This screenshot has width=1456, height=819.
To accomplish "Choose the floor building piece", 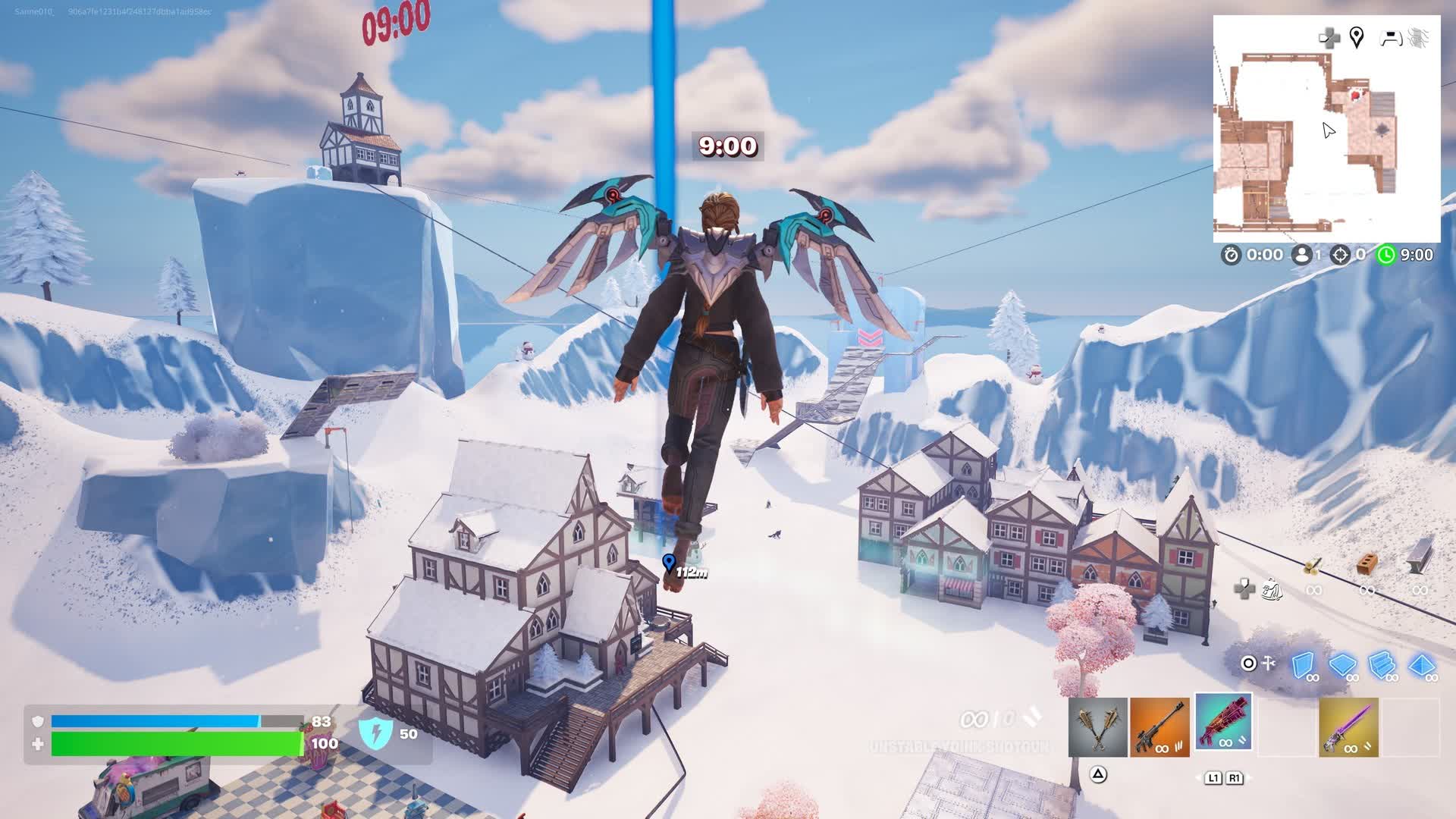I will (1342, 665).
